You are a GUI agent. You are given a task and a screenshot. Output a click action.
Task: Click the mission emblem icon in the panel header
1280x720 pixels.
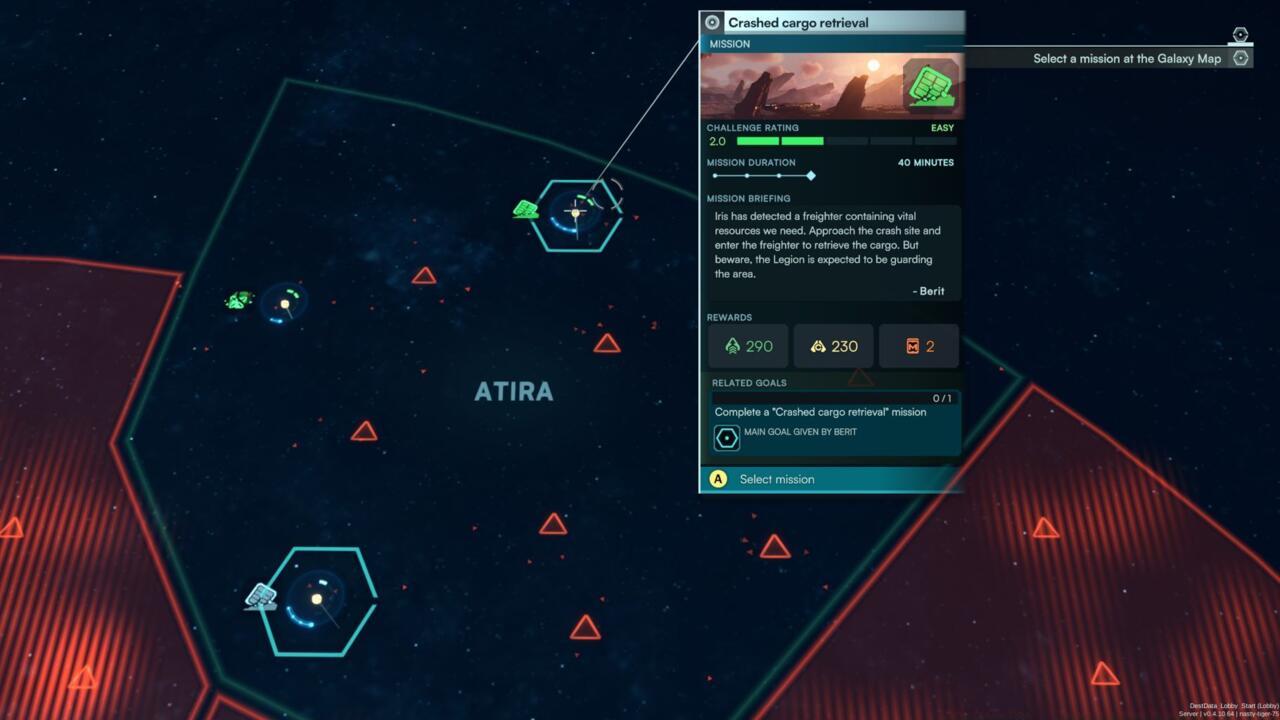[x=711, y=22]
